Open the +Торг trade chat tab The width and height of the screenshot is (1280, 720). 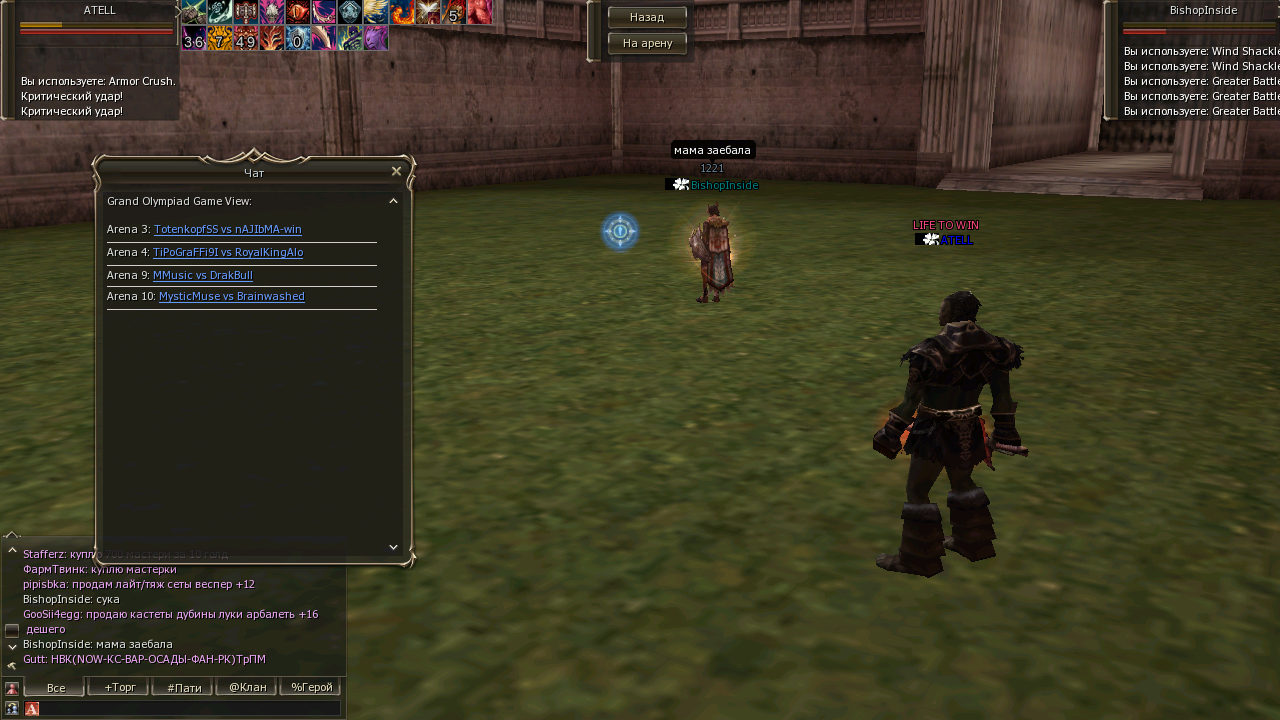pos(119,688)
